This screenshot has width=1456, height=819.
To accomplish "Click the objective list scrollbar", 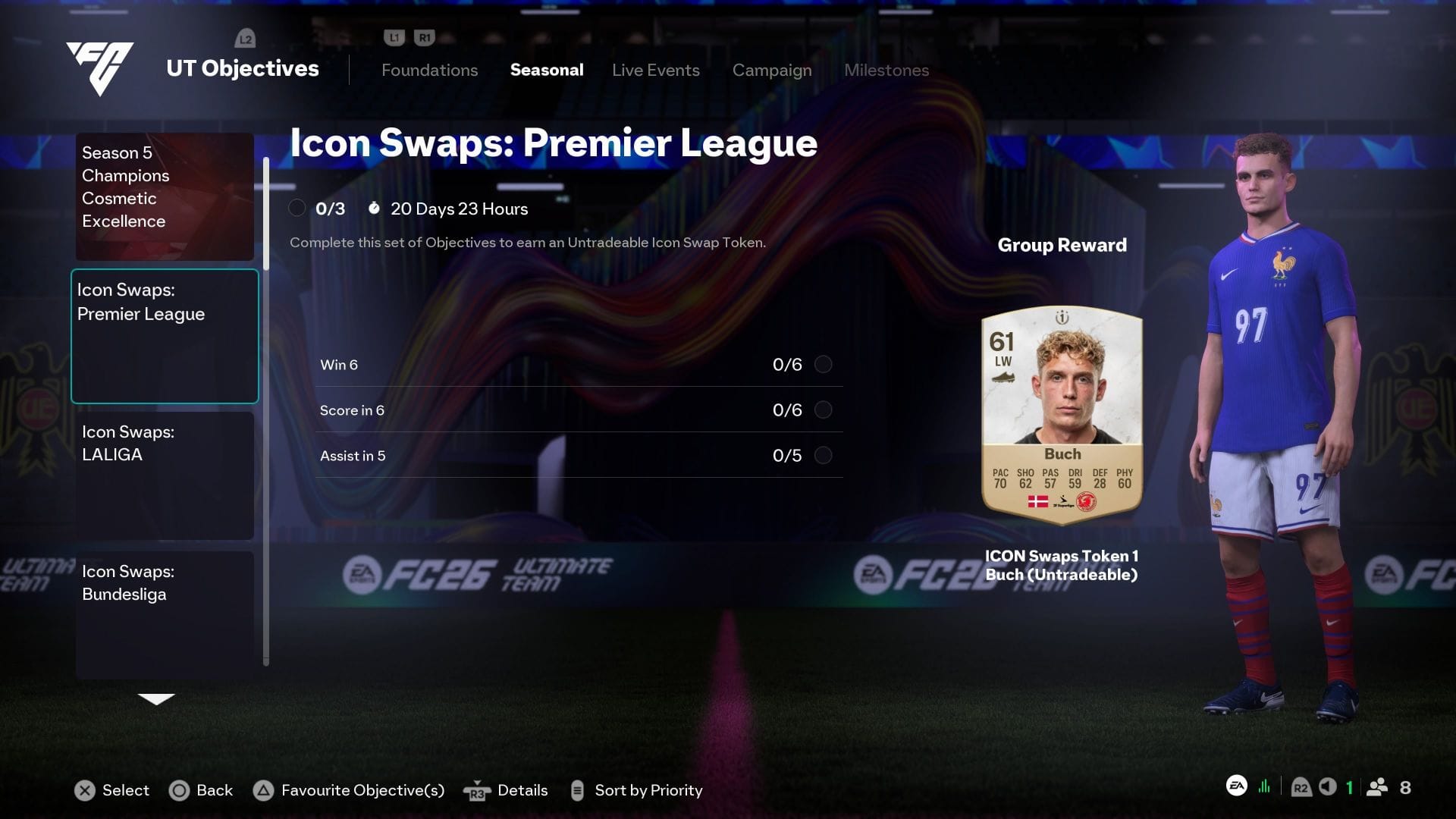I will click(266, 409).
